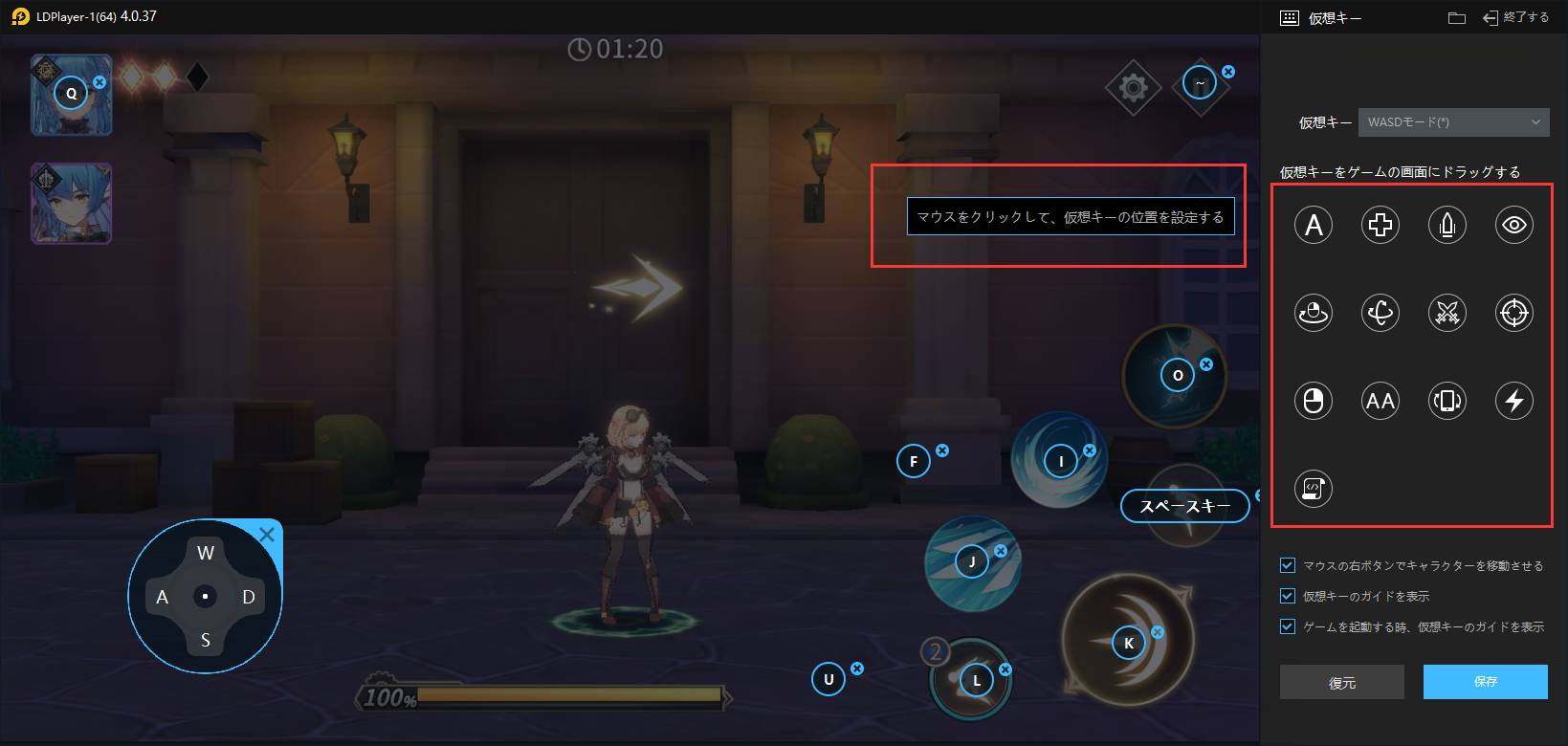Toggle the 仮想キーのガイドを表示 checkbox

1288,596
